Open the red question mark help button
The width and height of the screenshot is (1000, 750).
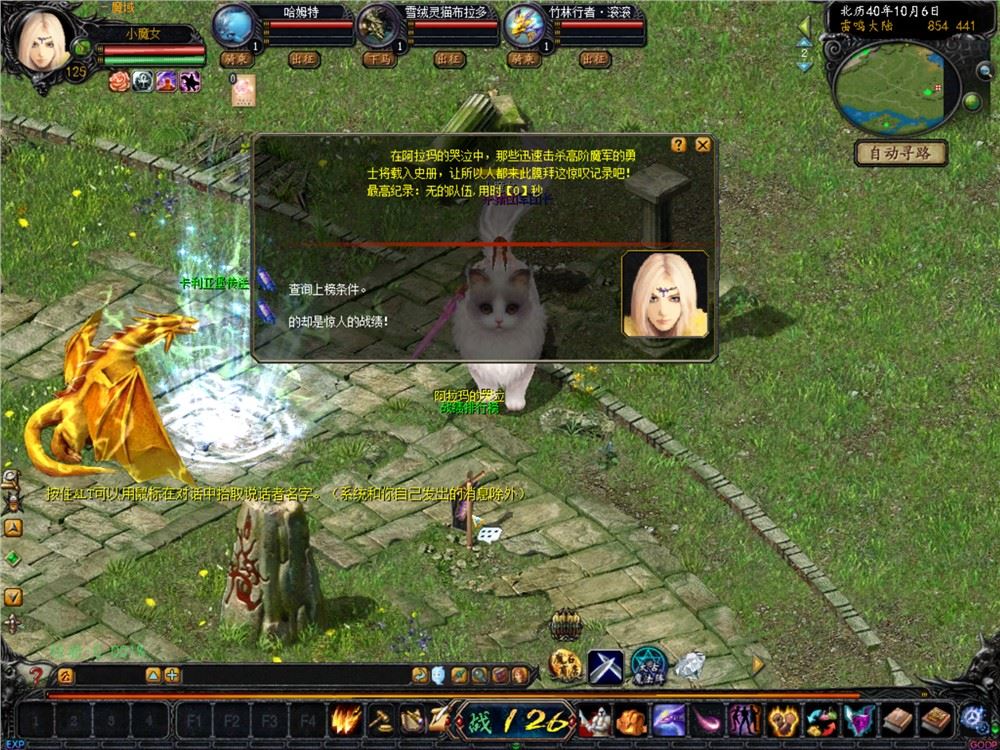click(x=36, y=676)
